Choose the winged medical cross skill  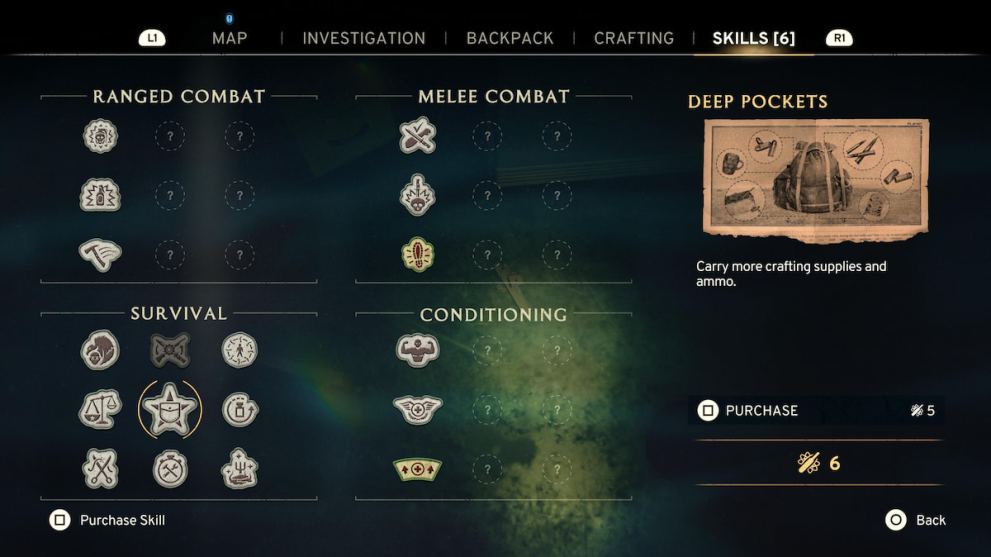(x=417, y=409)
